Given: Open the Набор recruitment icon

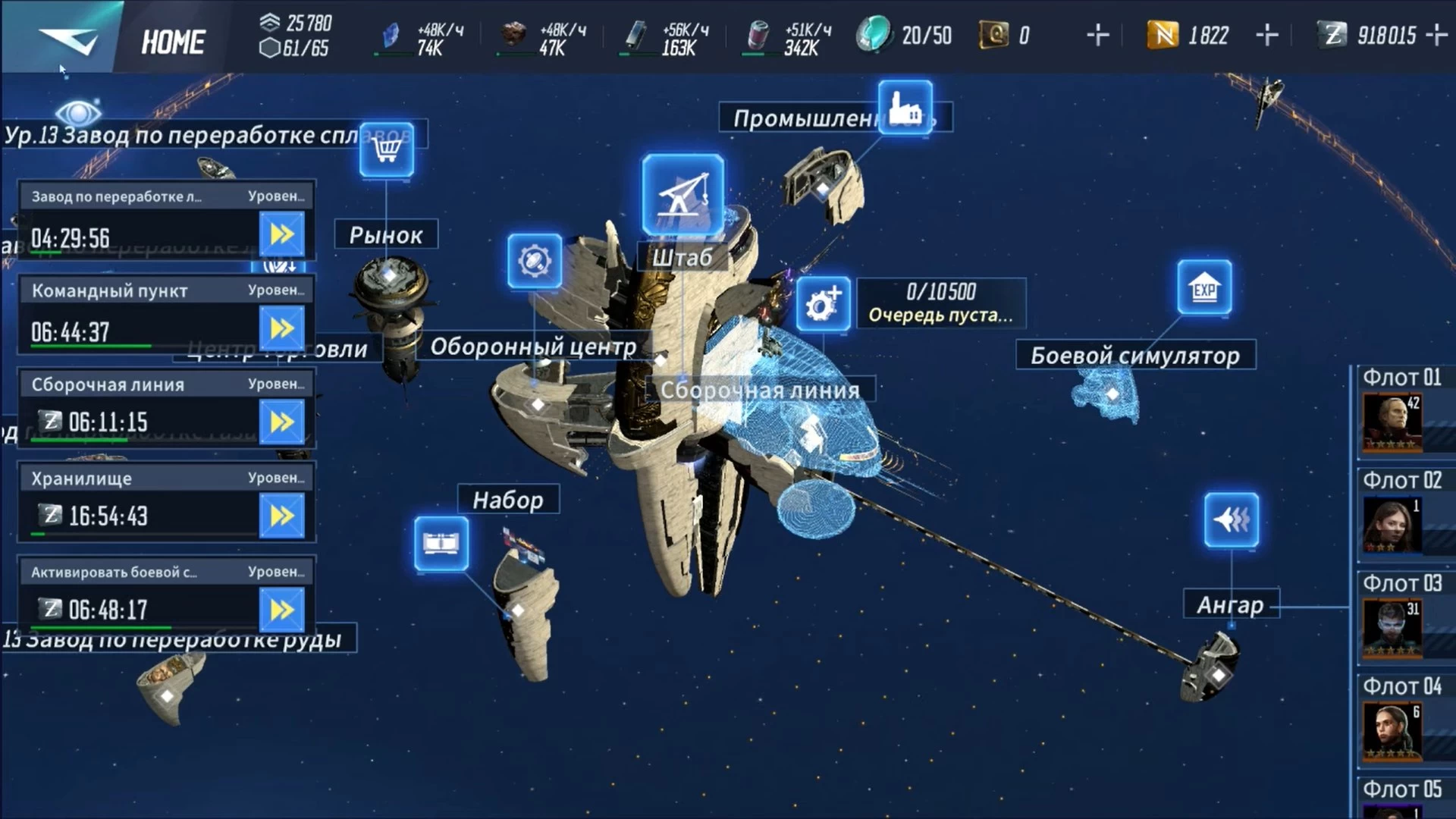Looking at the screenshot, I should click(441, 544).
